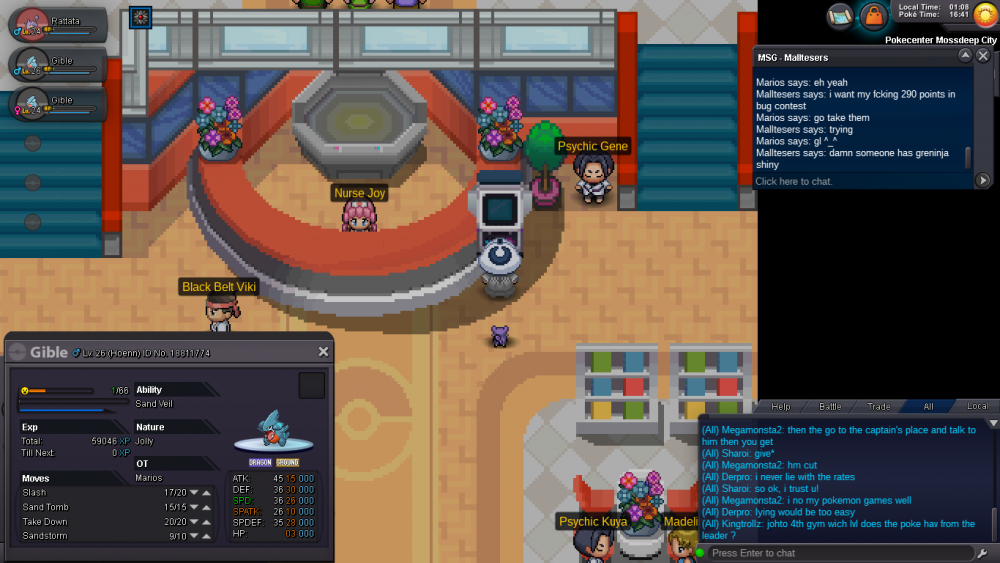The width and height of the screenshot is (1000, 563).
Task: Open the orange bag inventory
Action: click(x=873, y=16)
